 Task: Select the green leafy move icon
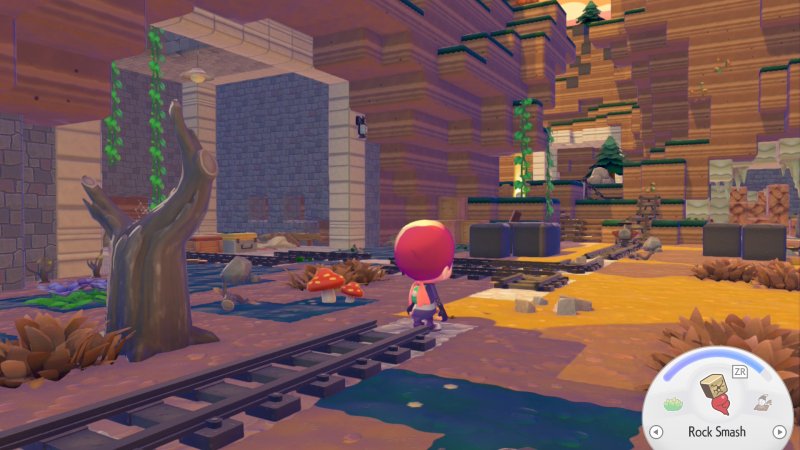672,405
